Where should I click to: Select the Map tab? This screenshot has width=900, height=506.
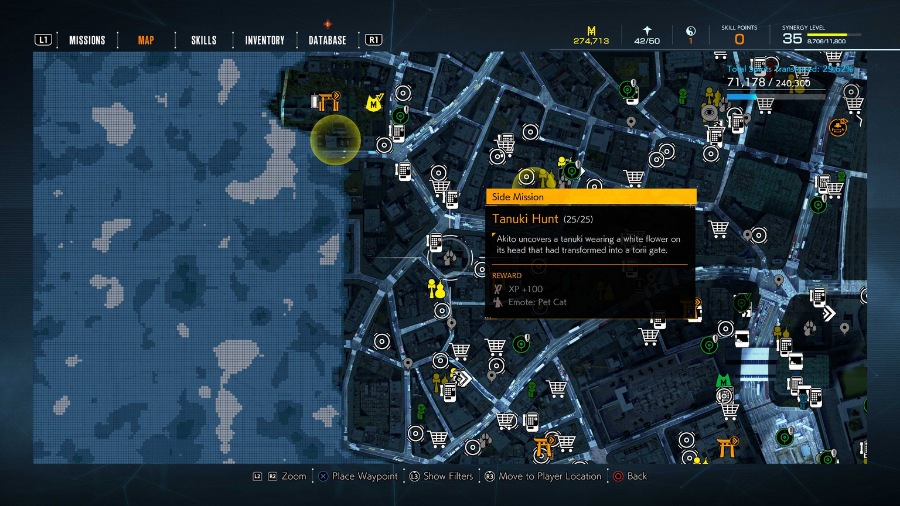click(146, 40)
